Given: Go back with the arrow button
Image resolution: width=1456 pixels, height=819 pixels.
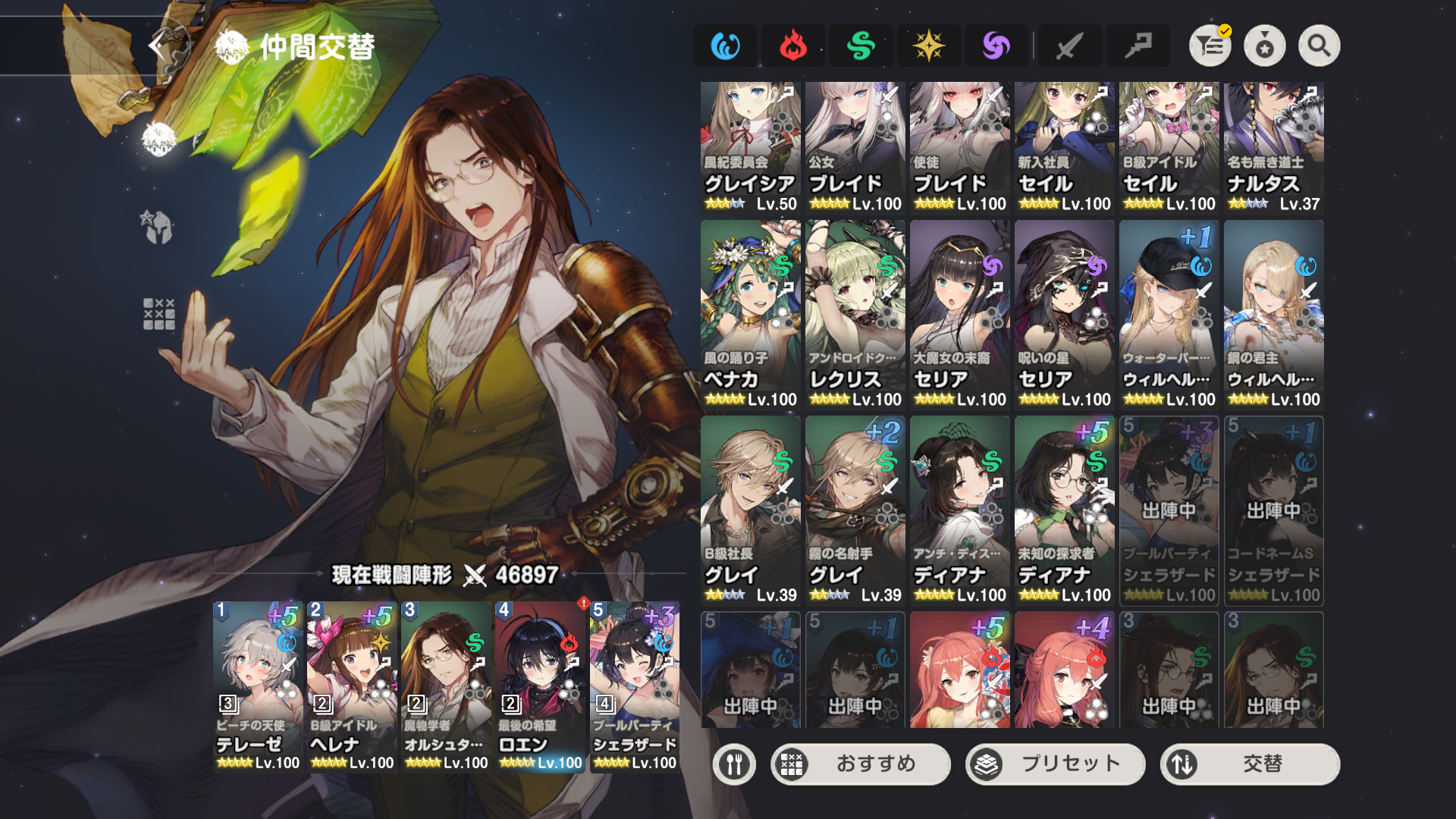Looking at the screenshot, I should click(x=157, y=46).
